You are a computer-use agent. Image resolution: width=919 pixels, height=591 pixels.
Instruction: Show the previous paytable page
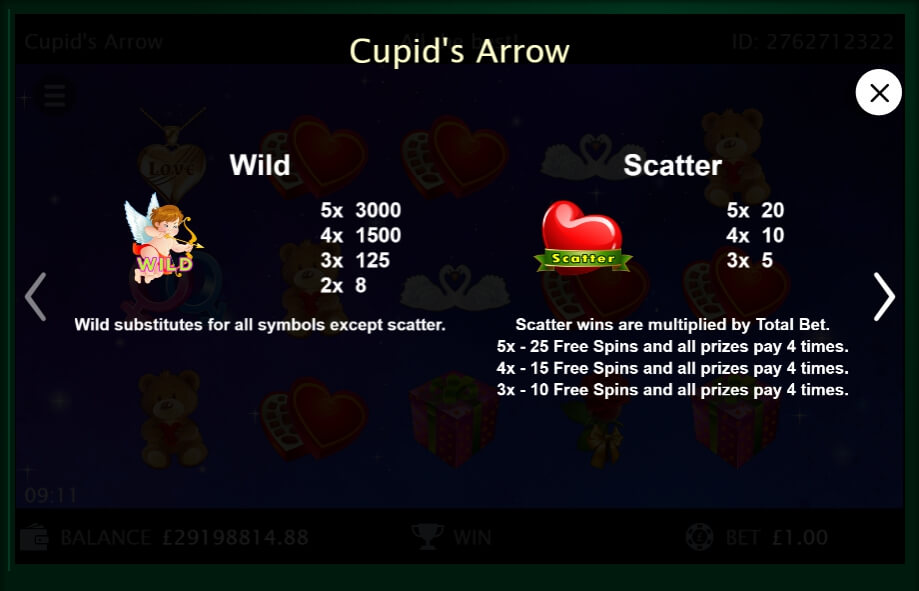[36, 296]
